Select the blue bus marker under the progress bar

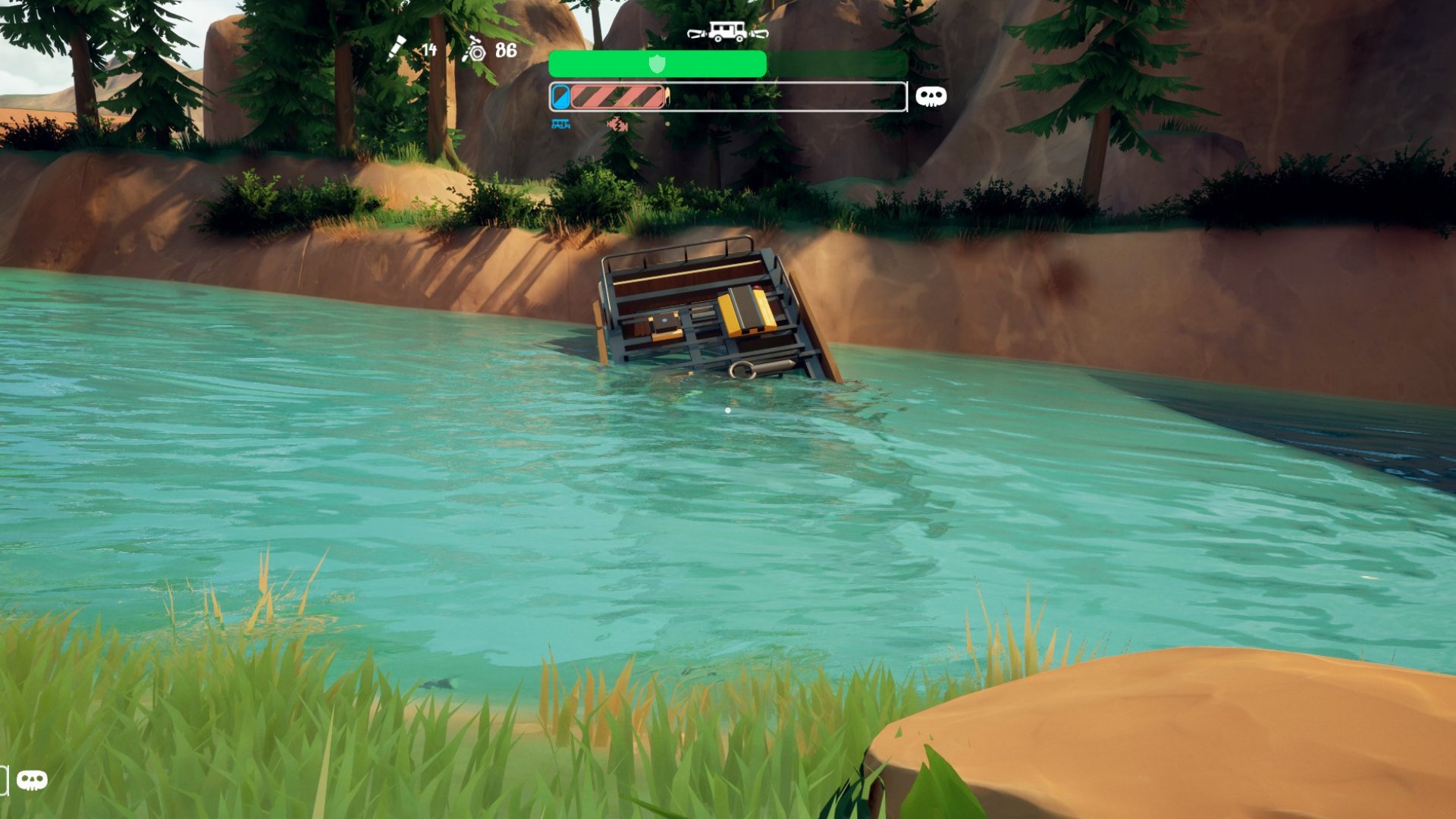(560, 124)
